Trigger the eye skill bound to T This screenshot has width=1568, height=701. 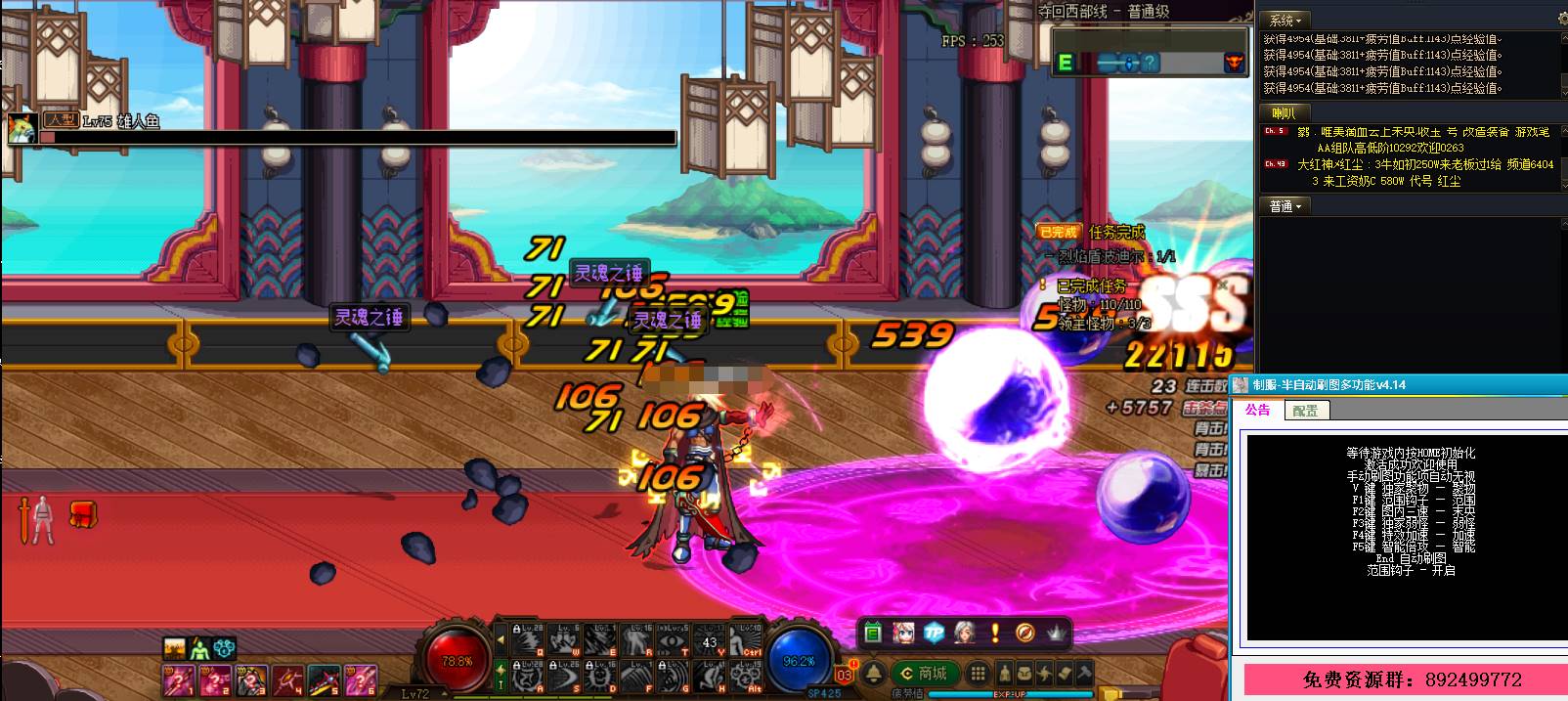click(x=675, y=638)
